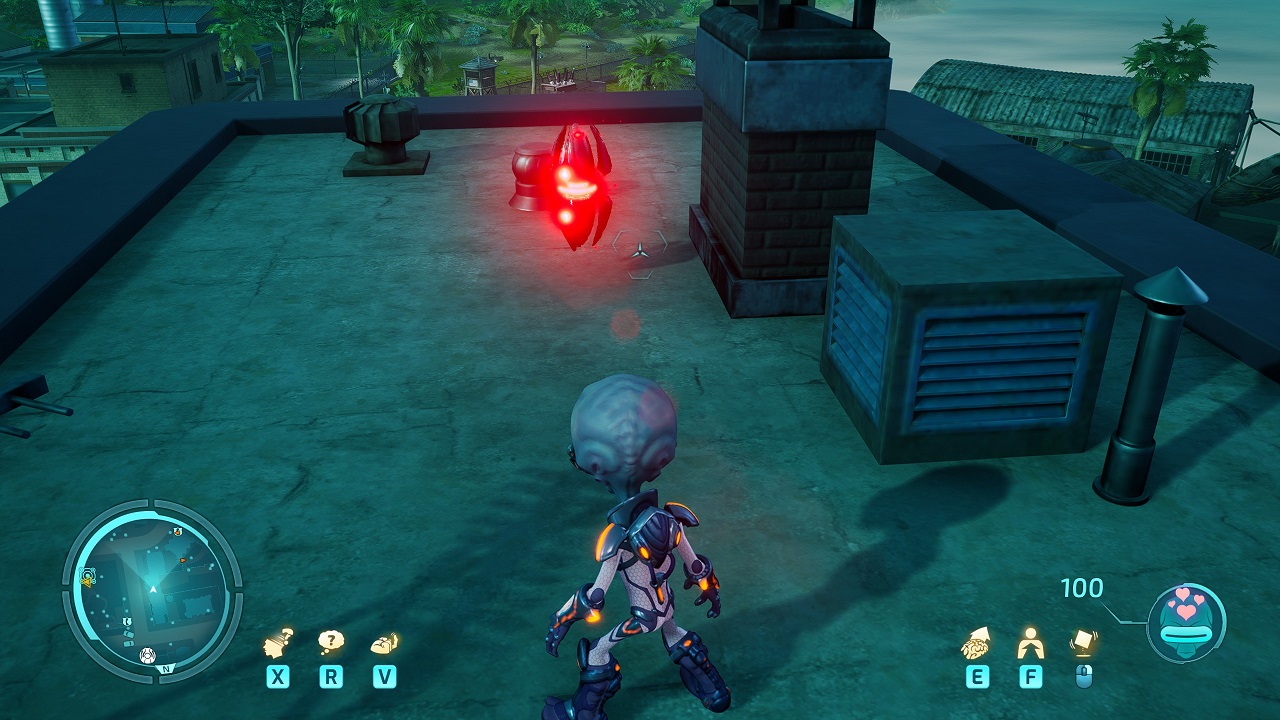
Task: Click the yellow triangle objective marker on the minimap
Action: [88, 581]
